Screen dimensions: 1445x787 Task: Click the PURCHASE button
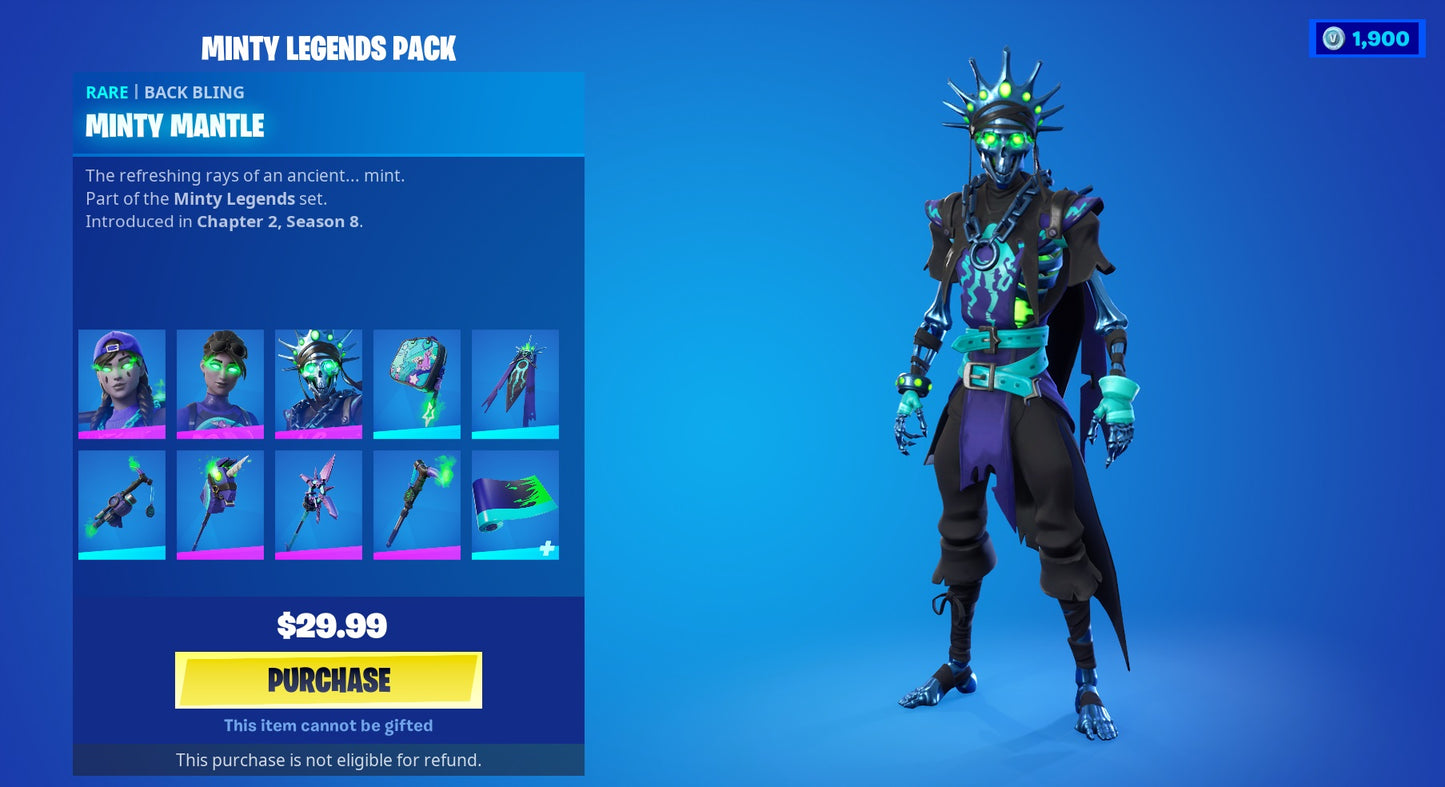pyautogui.click(x=328, y=679)
